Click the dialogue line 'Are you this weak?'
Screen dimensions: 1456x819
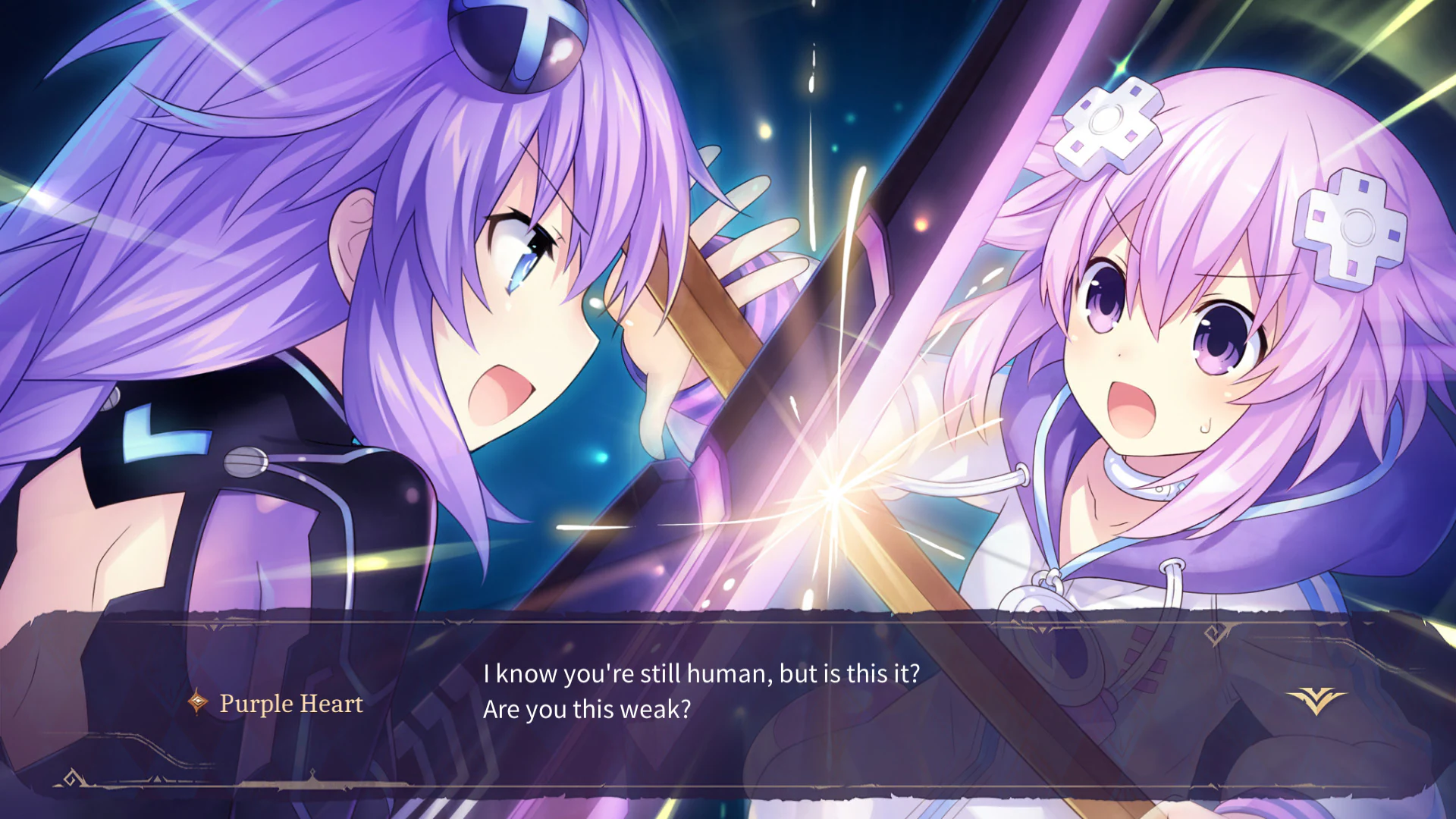tap(587, 709)
